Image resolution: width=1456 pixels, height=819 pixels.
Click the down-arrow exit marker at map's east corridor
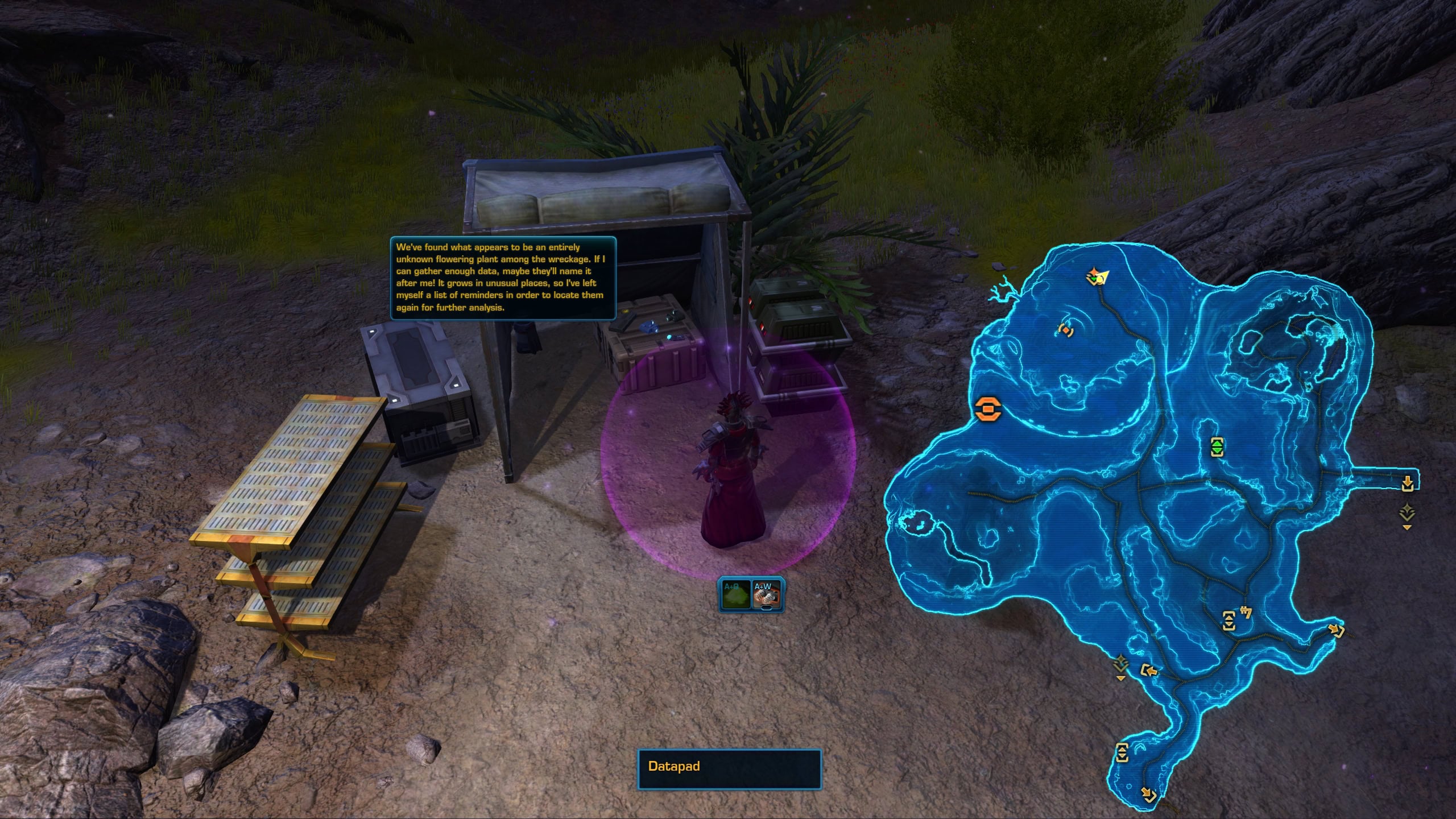[x=1408, y=483]
